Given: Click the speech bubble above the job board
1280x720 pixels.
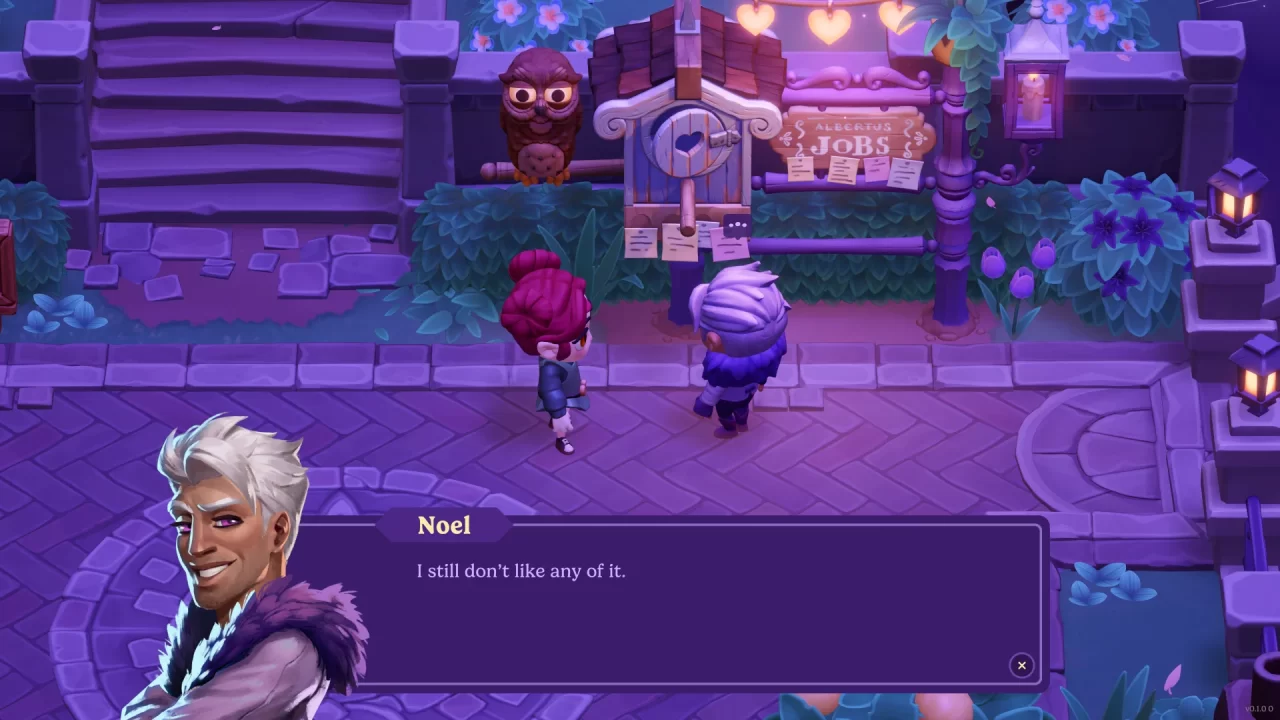Looking at the screenshot, I should 736,223.
